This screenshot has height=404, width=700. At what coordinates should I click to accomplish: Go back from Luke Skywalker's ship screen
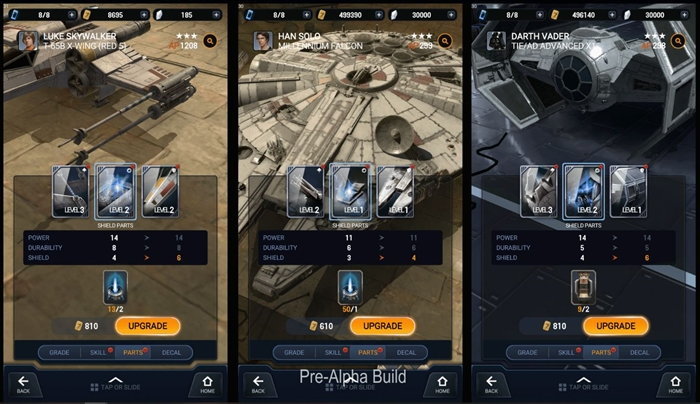click(24, 384)
